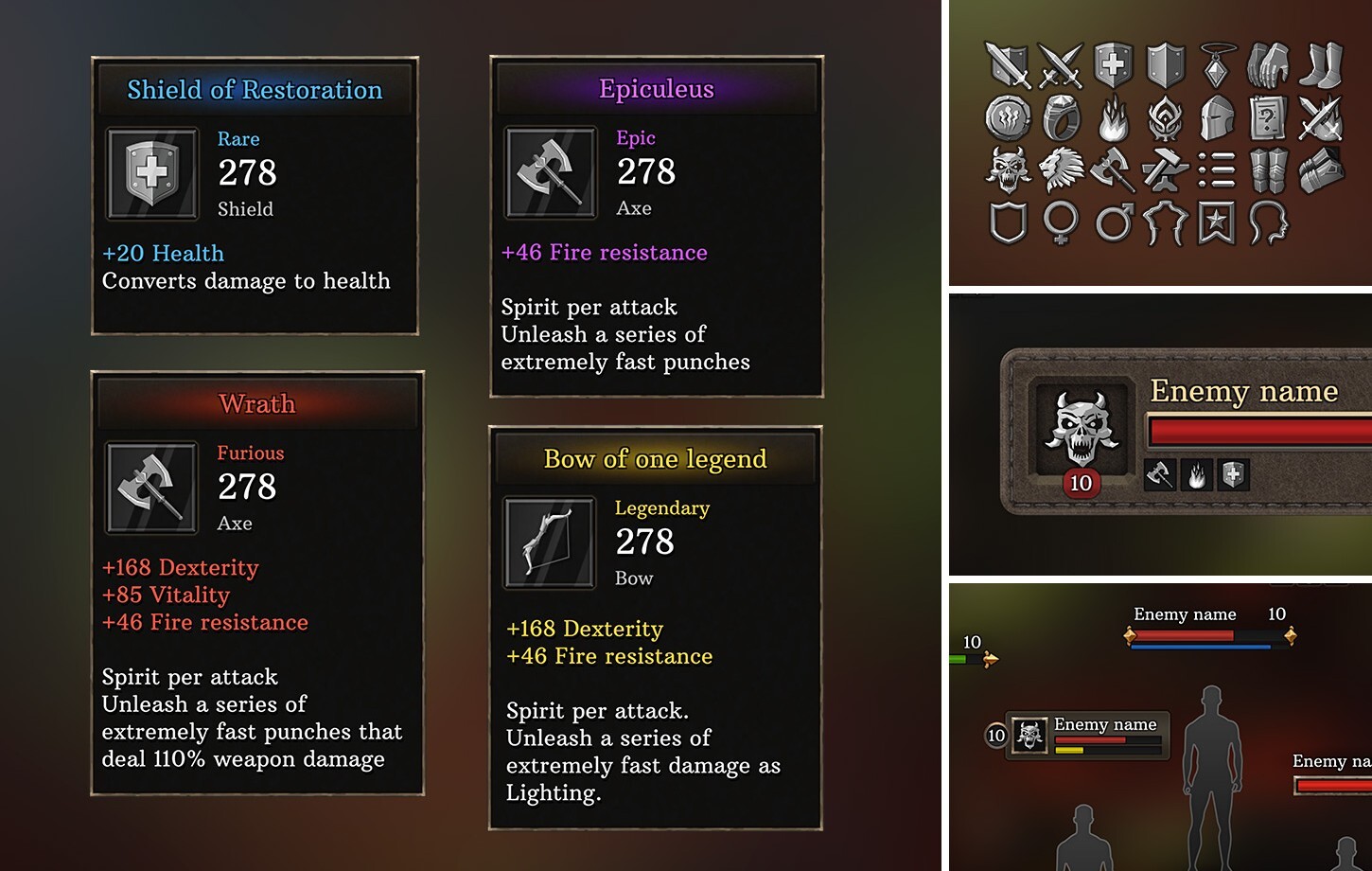The image size is (1372, 871).
Task: Select the amulet necklace icon
Action: pyautogui.click(x=1215, y=66)
